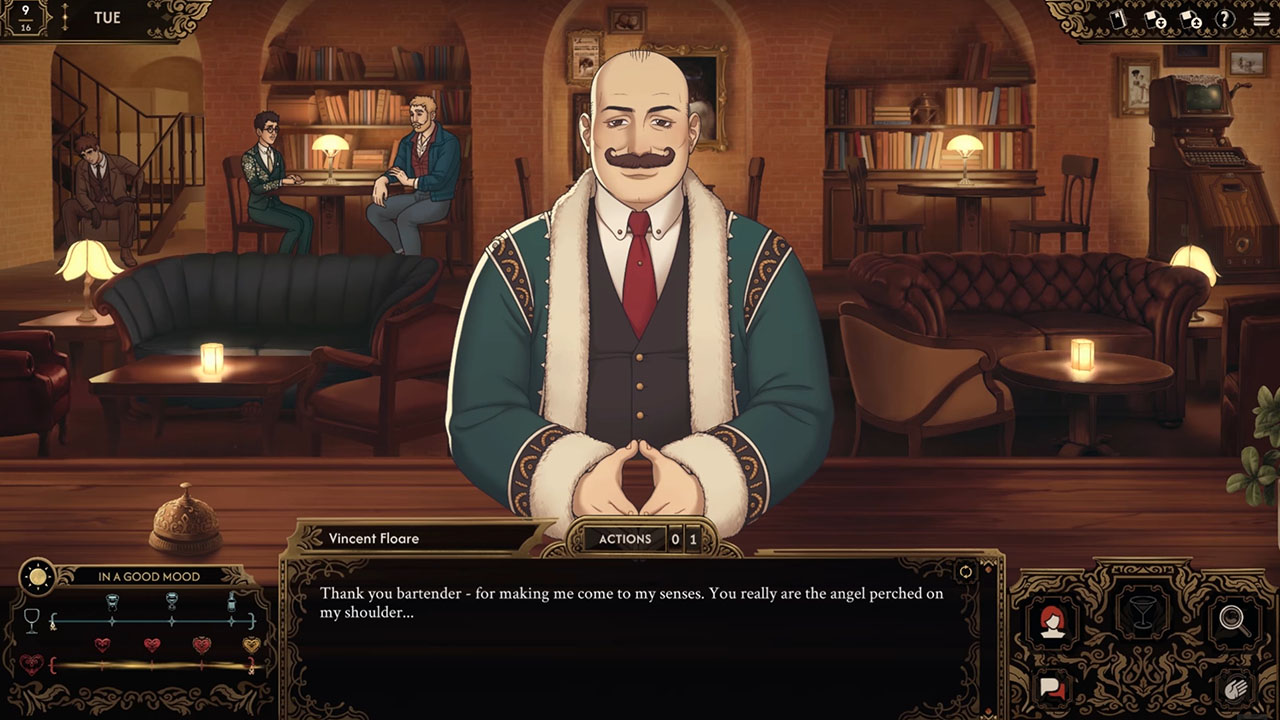
Task: Click the waving hand farewell icon
Action: [1237, 689]
